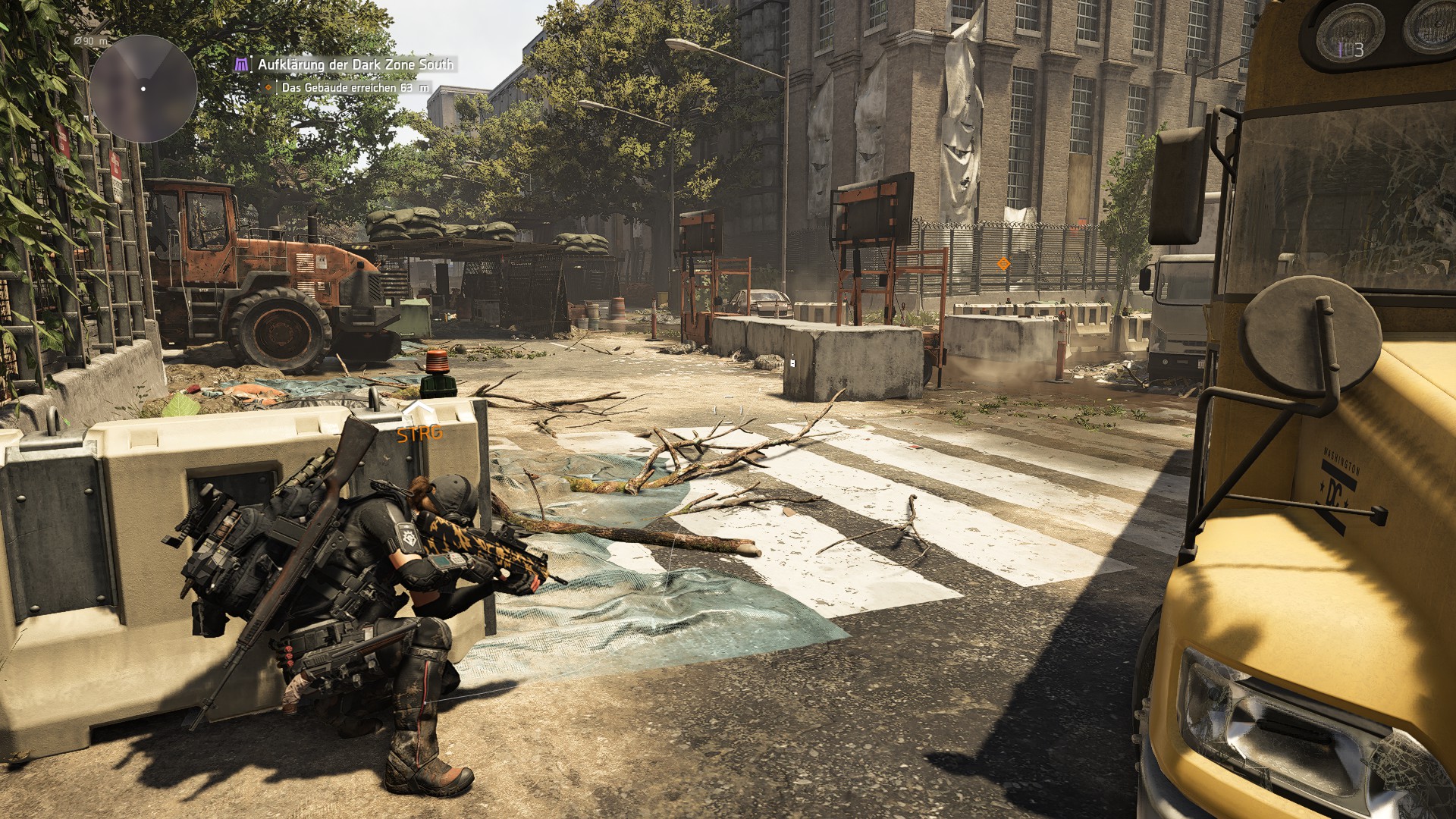Select the player position dot on the minimap
Image resolution: width=1456 pixels, height=819 pixels.
(143, 90)
